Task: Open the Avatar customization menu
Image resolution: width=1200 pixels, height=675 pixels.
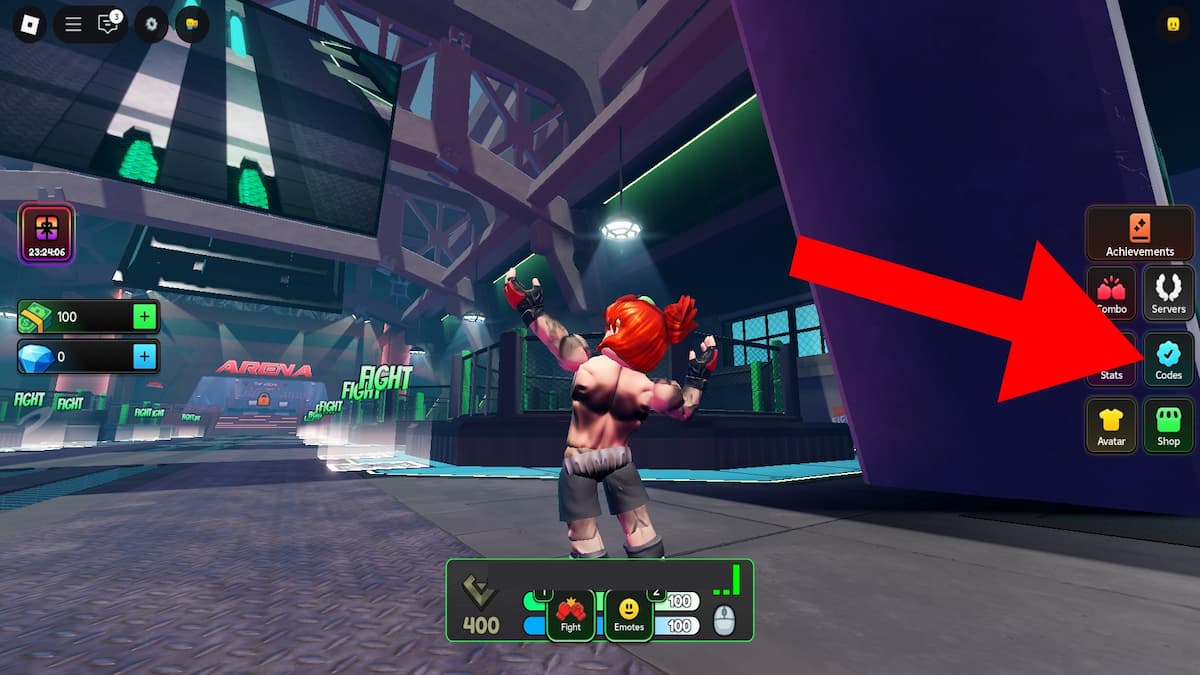Action: [1111, 425]
